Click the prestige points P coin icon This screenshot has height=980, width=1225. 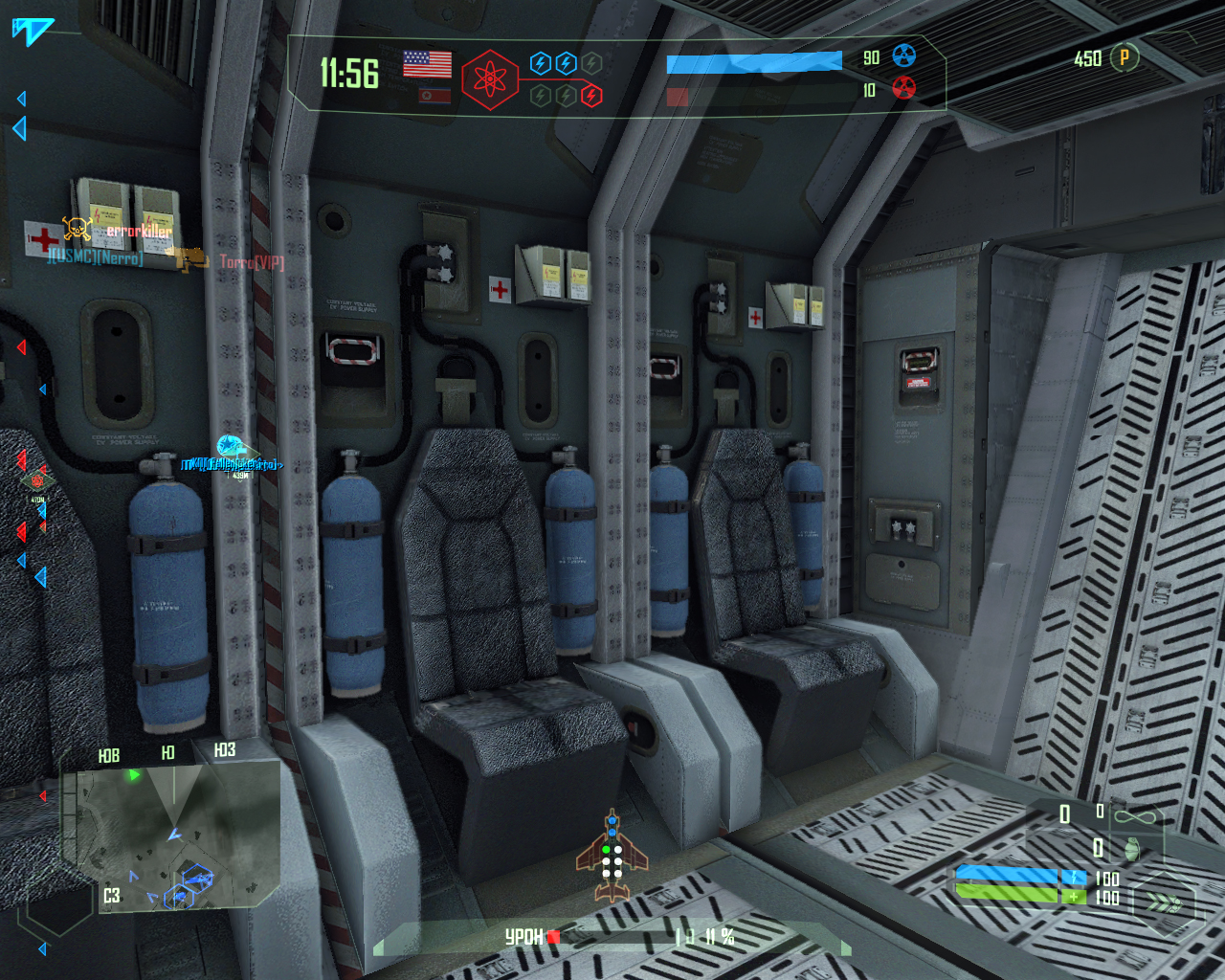click(1125, 58)
